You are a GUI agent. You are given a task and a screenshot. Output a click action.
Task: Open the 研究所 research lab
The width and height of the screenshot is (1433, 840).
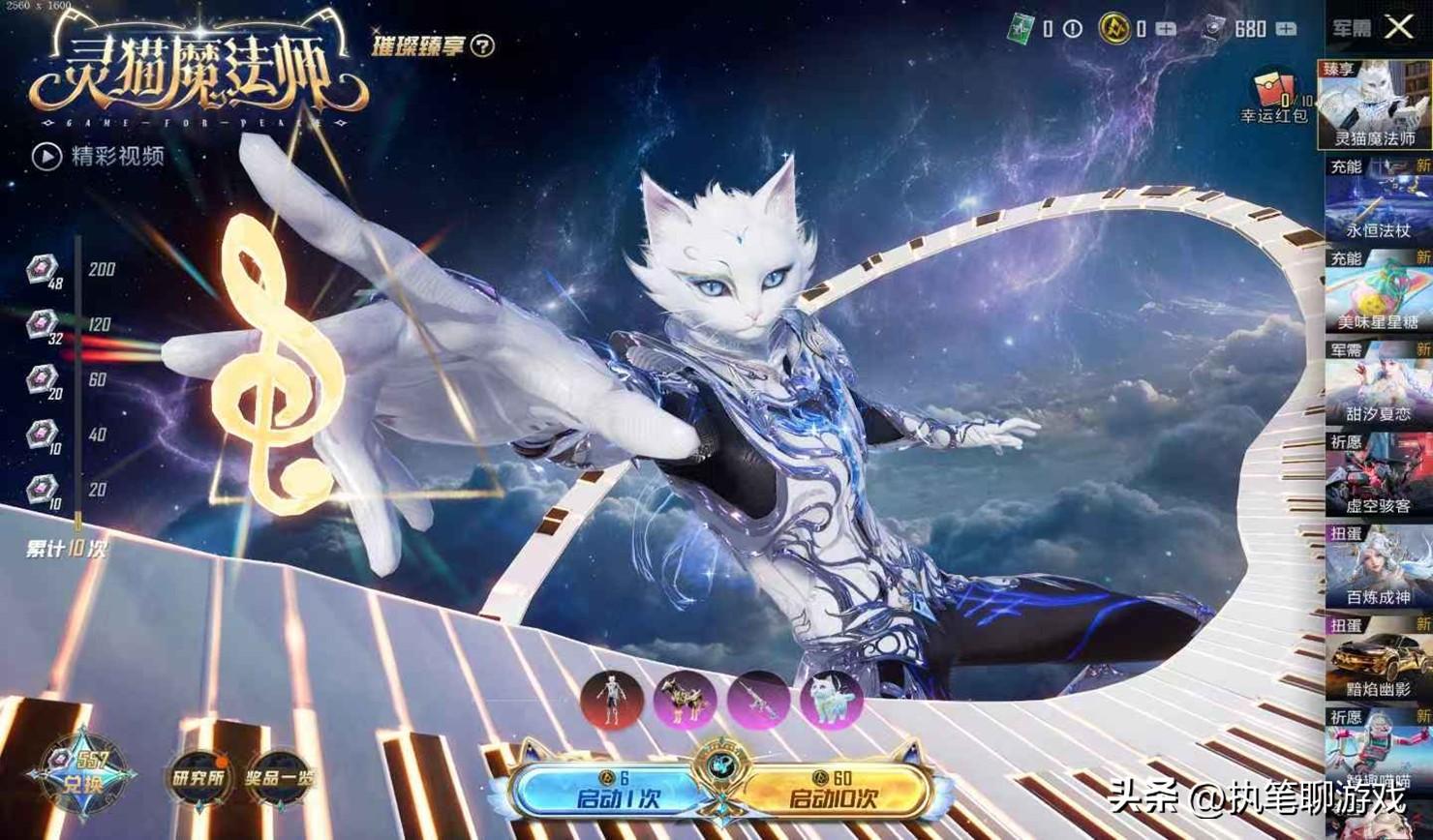point(198,777)
